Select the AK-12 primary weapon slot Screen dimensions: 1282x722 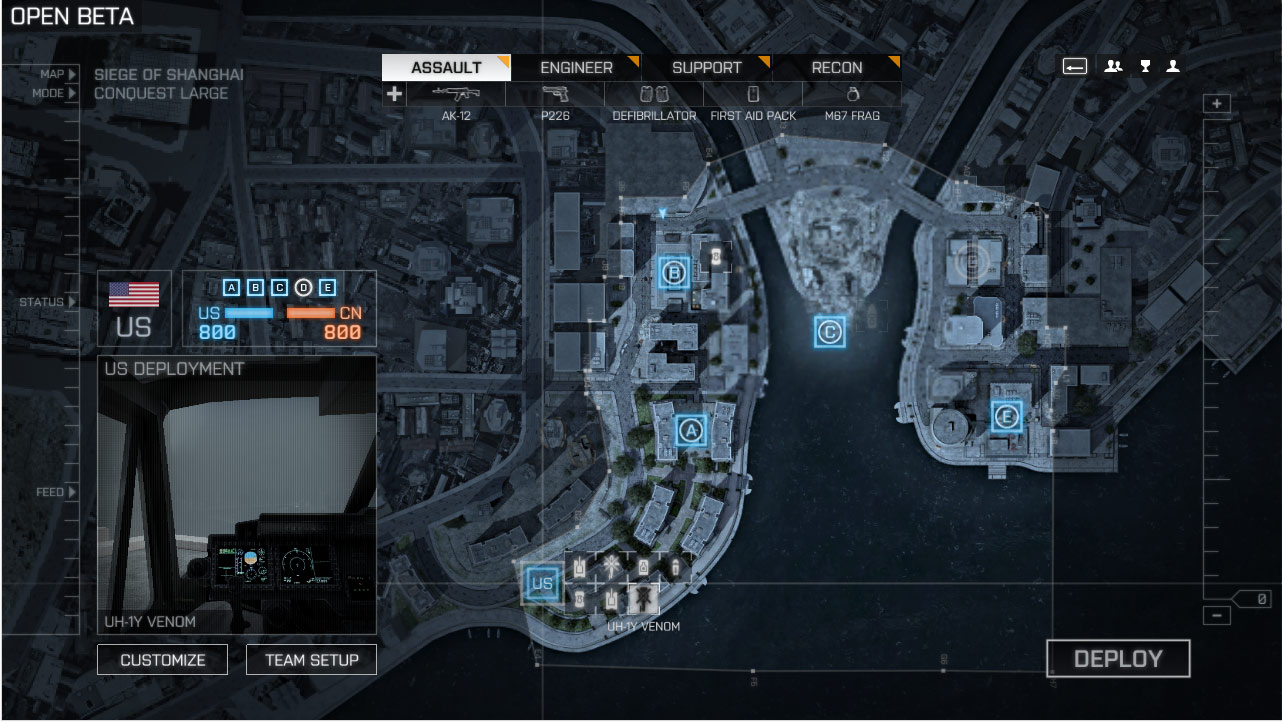point(456,101)
